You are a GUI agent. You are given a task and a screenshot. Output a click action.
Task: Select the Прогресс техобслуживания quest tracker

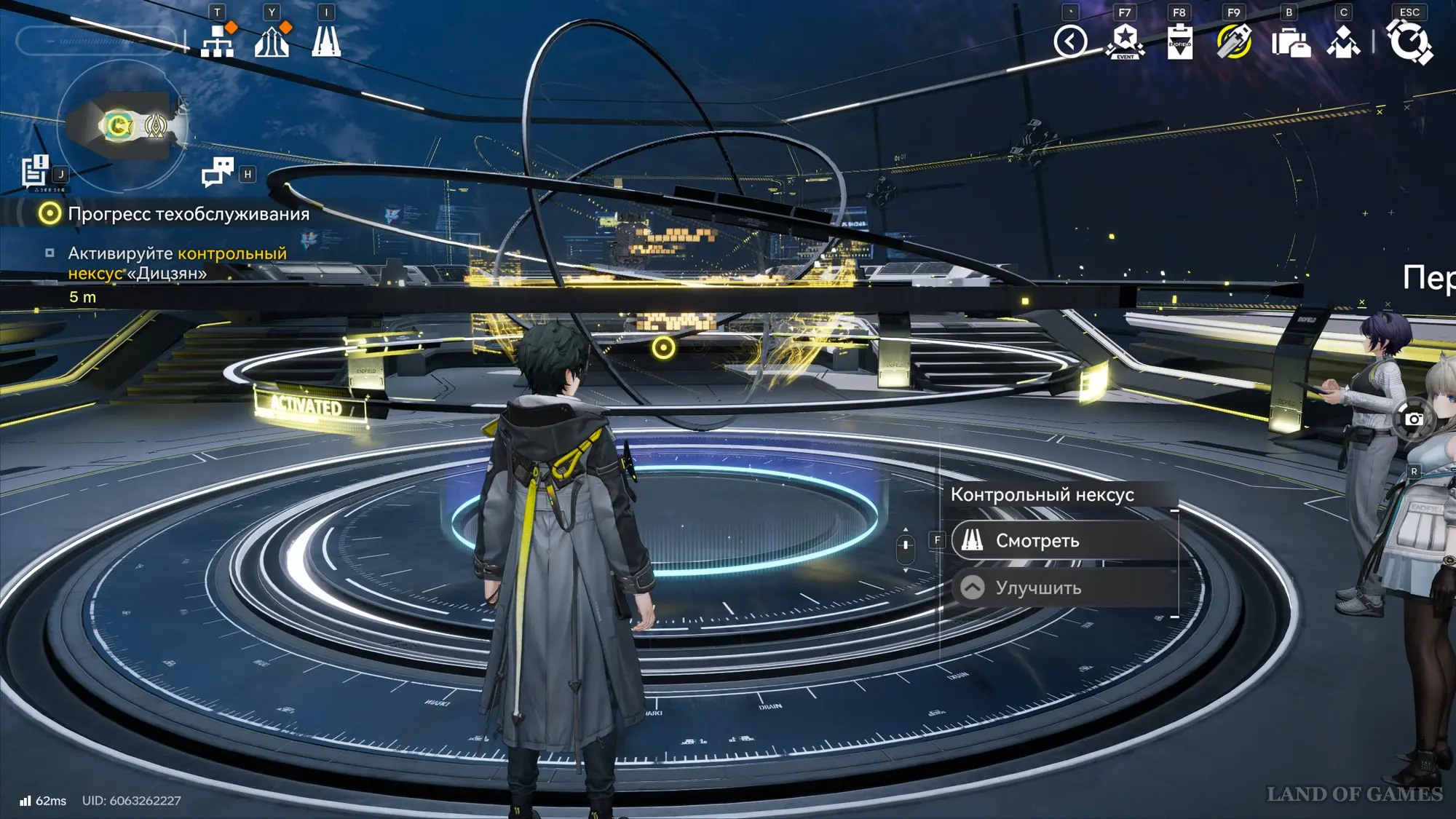pyautogui.click(x=188, y=214)
